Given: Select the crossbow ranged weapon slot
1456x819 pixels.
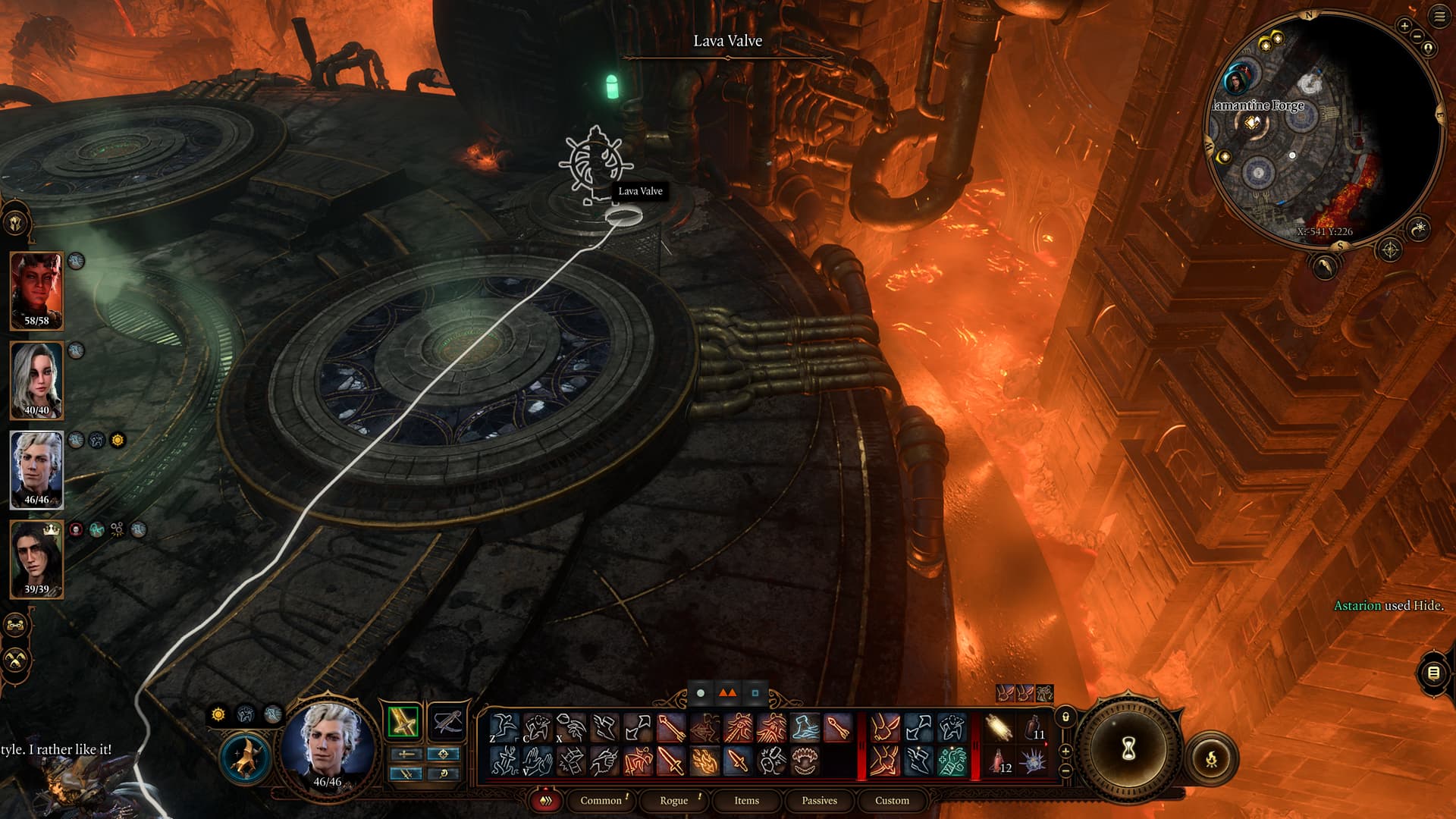Looking at the screenshot, I should 447,721.
